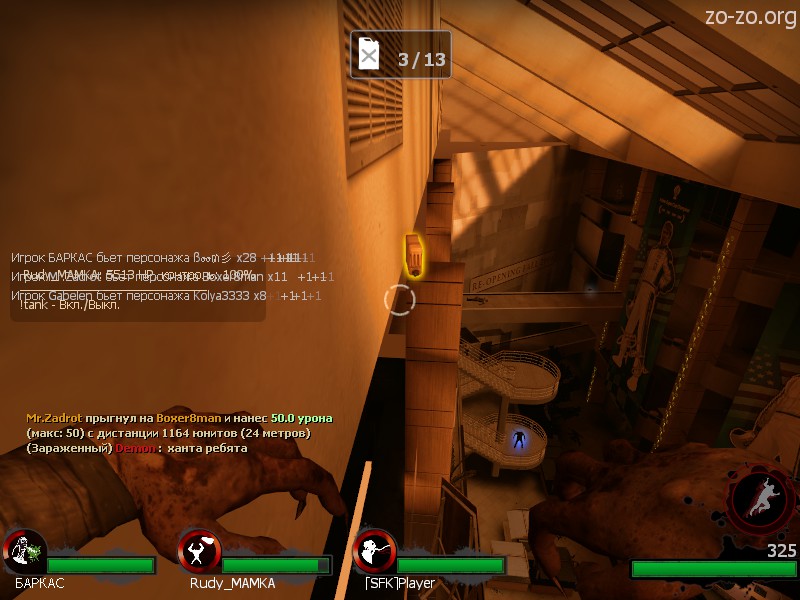This screenshot has height=600, width=800.
Task: Open the zo-zo.org watermark link
Action: [x=750, y=17]
